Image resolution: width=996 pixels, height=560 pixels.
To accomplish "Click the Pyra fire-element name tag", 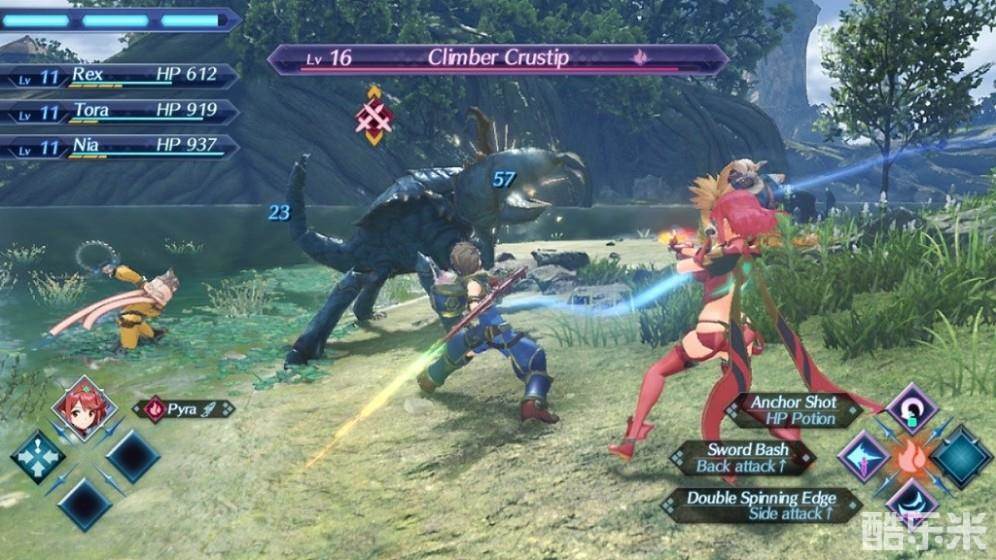I will pos(184,409).
